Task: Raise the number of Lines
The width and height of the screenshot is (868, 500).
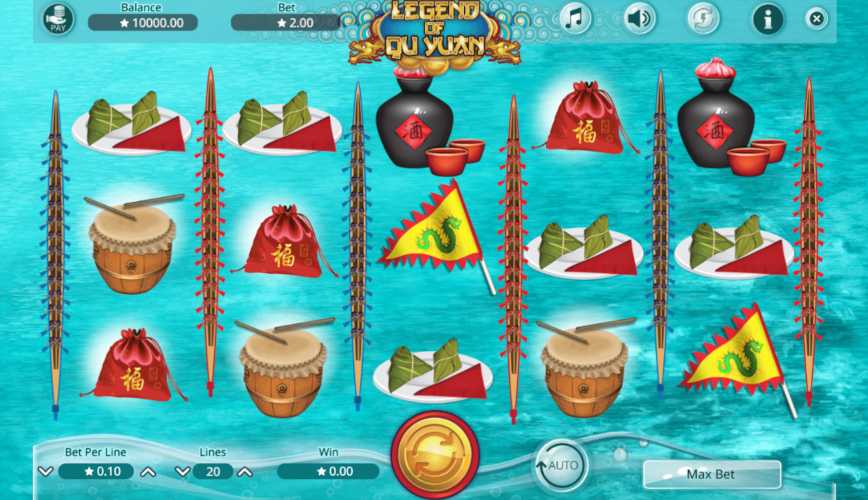Action: [243, 471]
